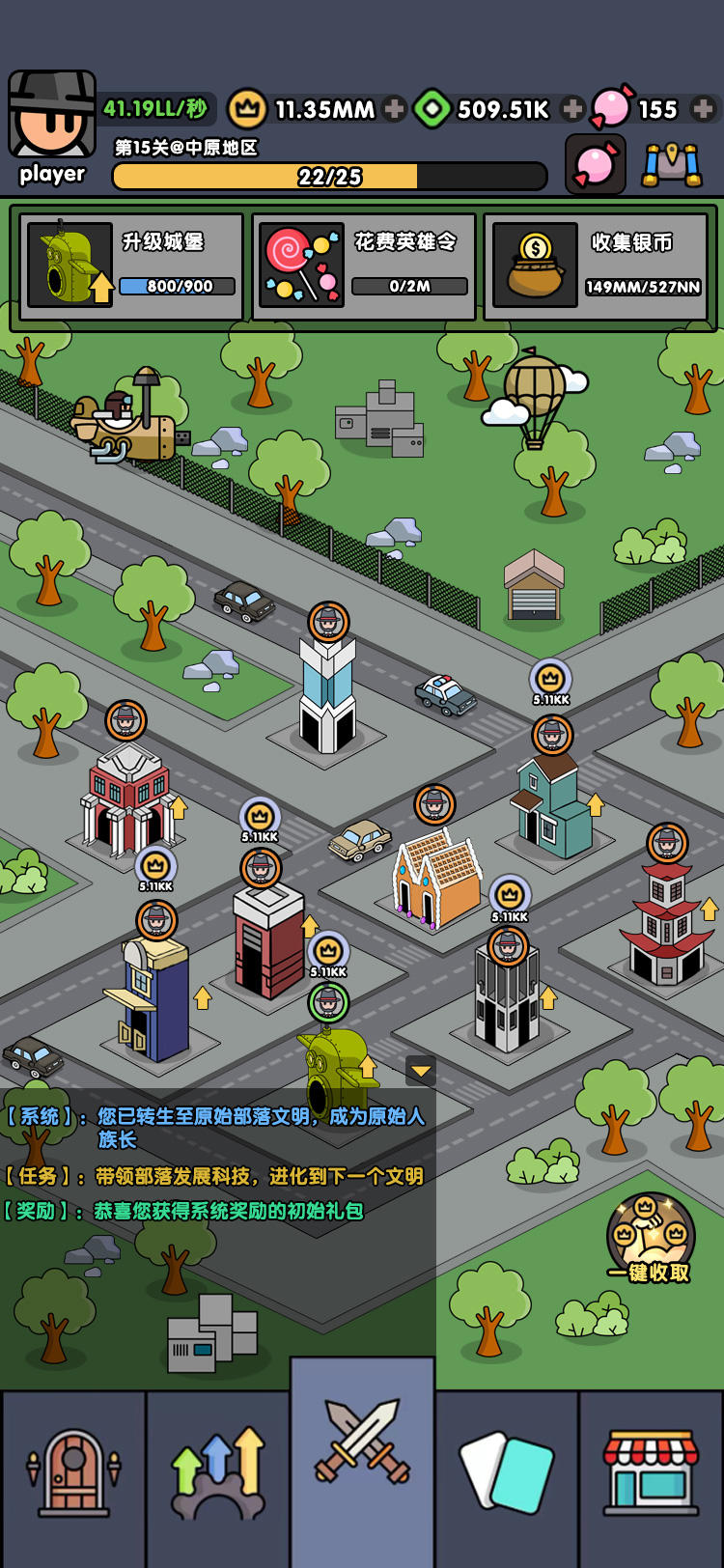Select the 收集银币 quest card
724x1568 pixels.
click(x=597, y=266)
